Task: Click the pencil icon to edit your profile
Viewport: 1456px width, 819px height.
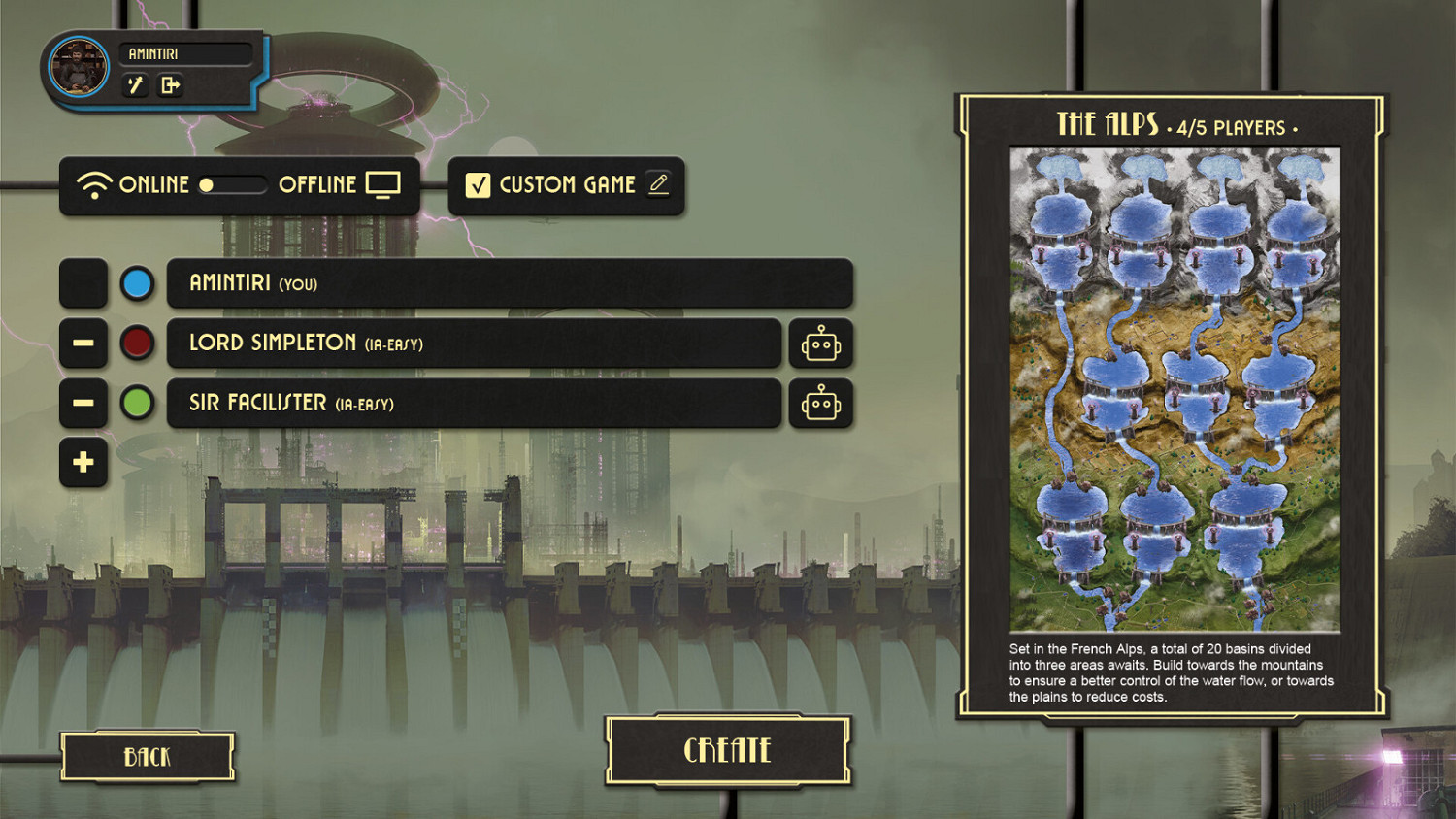Action: (x=135, y=86)
